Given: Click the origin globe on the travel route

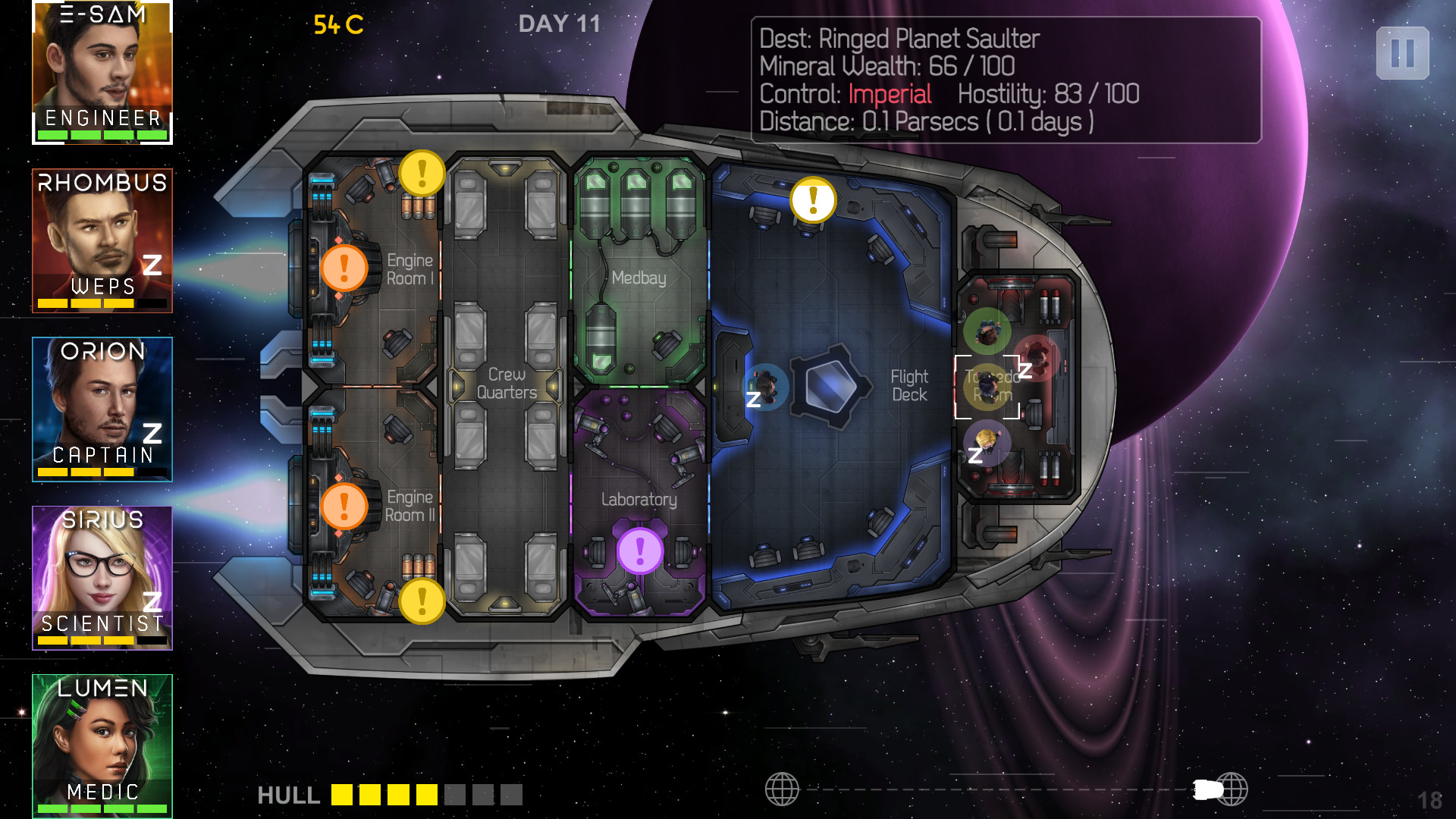Looking at the screenshot, I should pyautogui.click(x=782, y=789).
